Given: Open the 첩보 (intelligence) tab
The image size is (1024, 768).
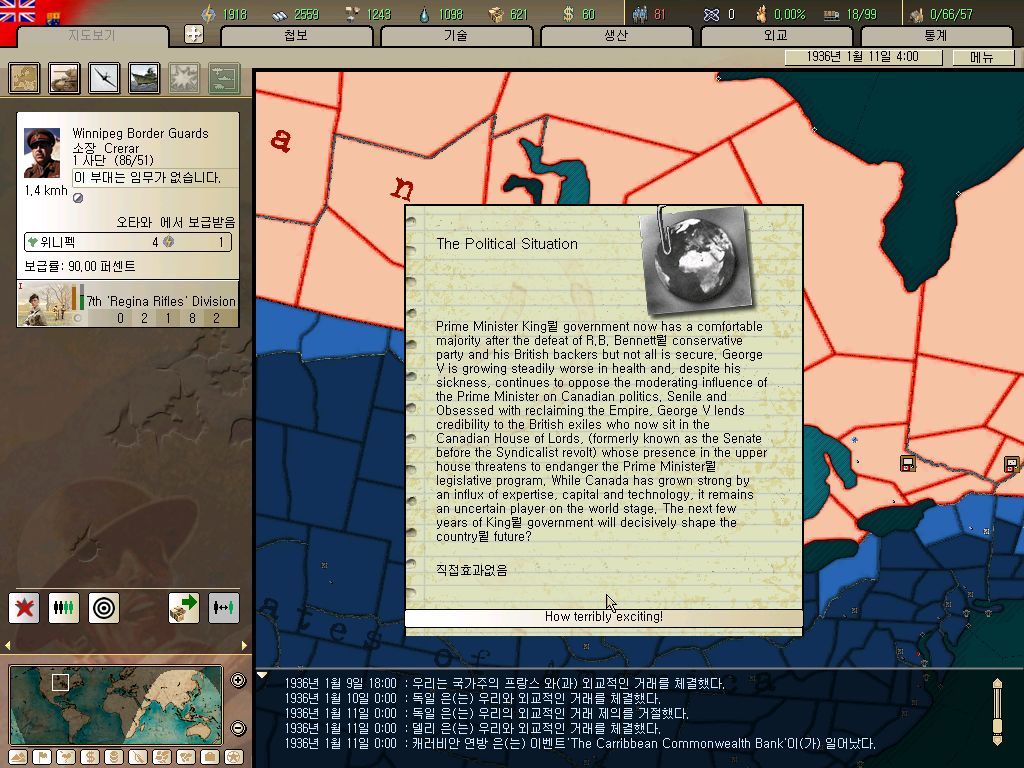Looking at the screenshot, I should coord(296,36).
